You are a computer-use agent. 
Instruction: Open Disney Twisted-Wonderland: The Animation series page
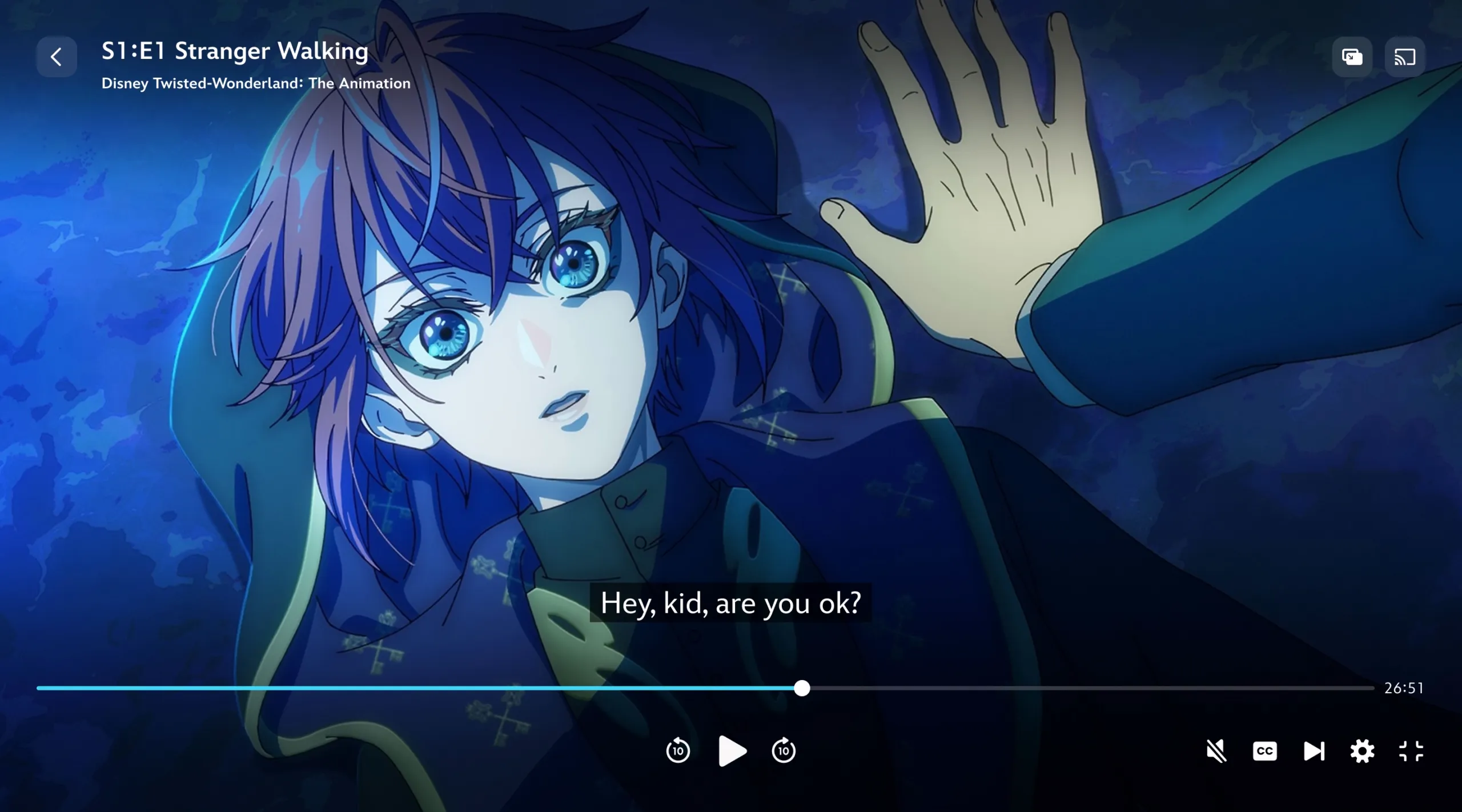point(255,83)
